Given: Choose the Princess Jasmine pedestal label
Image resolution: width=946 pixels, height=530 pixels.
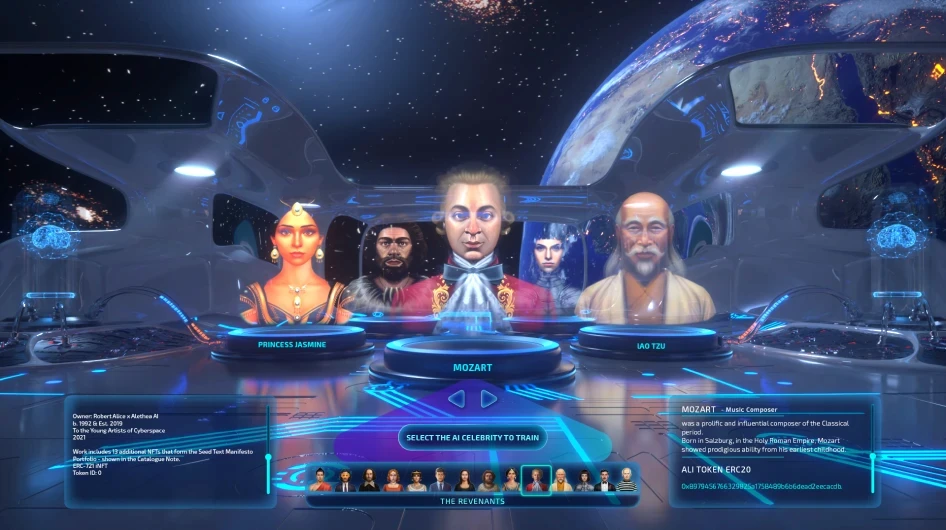Looking at the screenshot, I should click(292, 344).
